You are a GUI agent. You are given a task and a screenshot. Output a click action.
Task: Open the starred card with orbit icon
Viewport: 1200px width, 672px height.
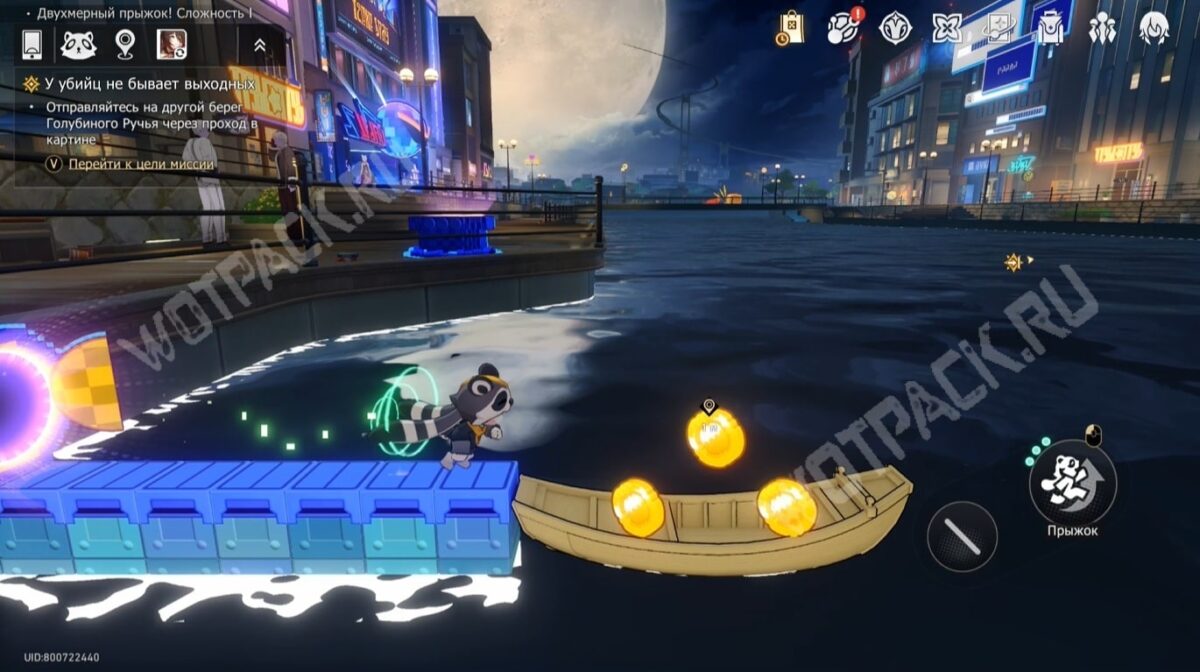pyautogui.click(x=998, y=28)
